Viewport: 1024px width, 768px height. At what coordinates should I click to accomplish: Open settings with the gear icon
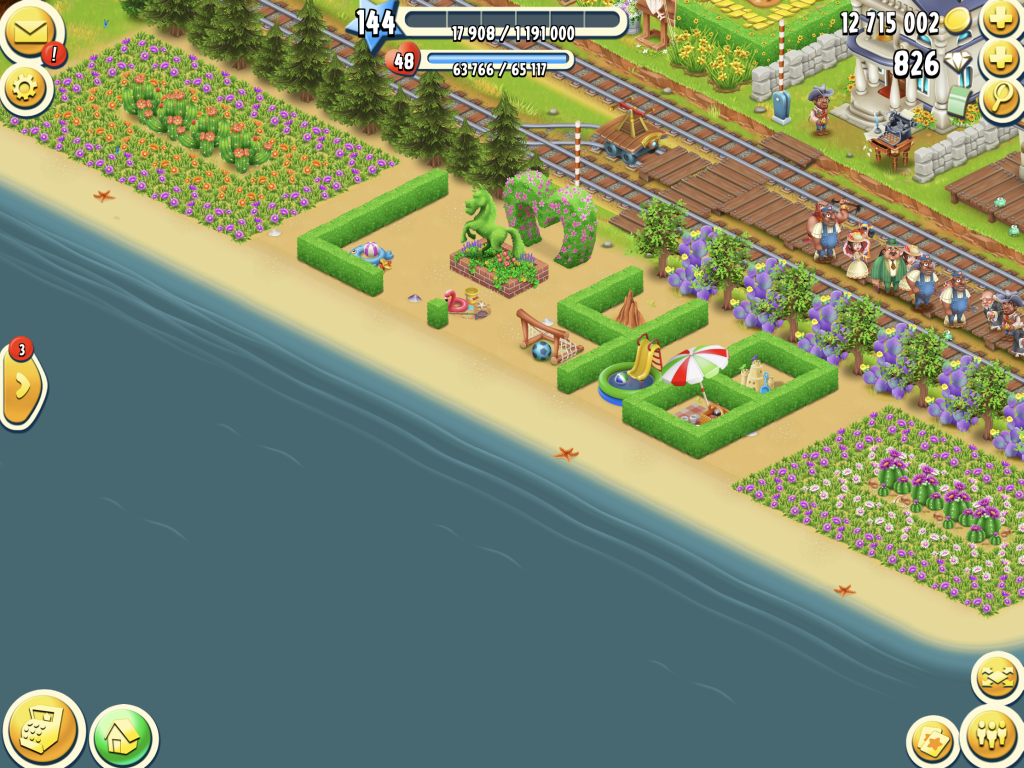coord(26,89)
